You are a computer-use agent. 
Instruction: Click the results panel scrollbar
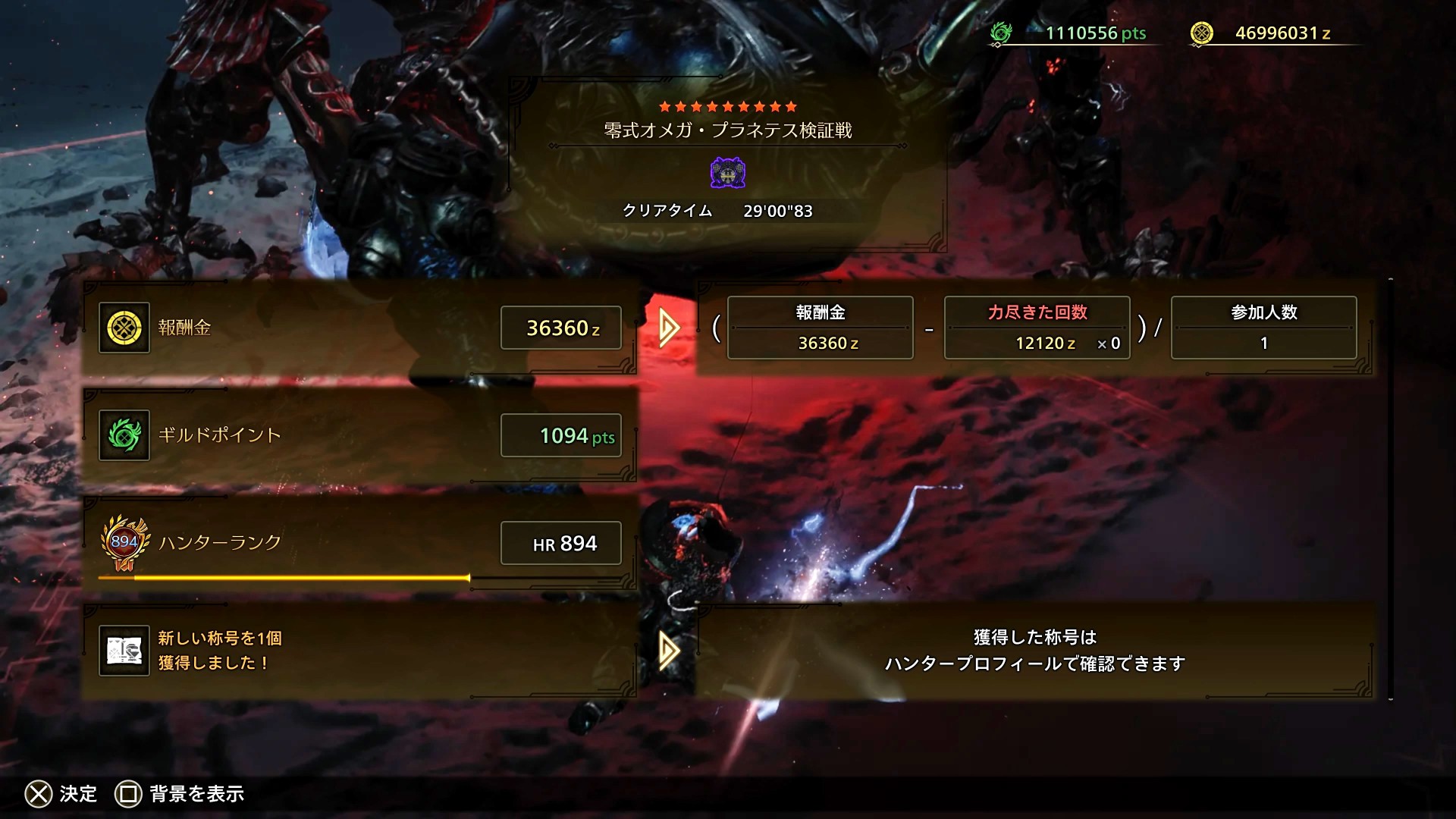click(x=1390, y=489)
